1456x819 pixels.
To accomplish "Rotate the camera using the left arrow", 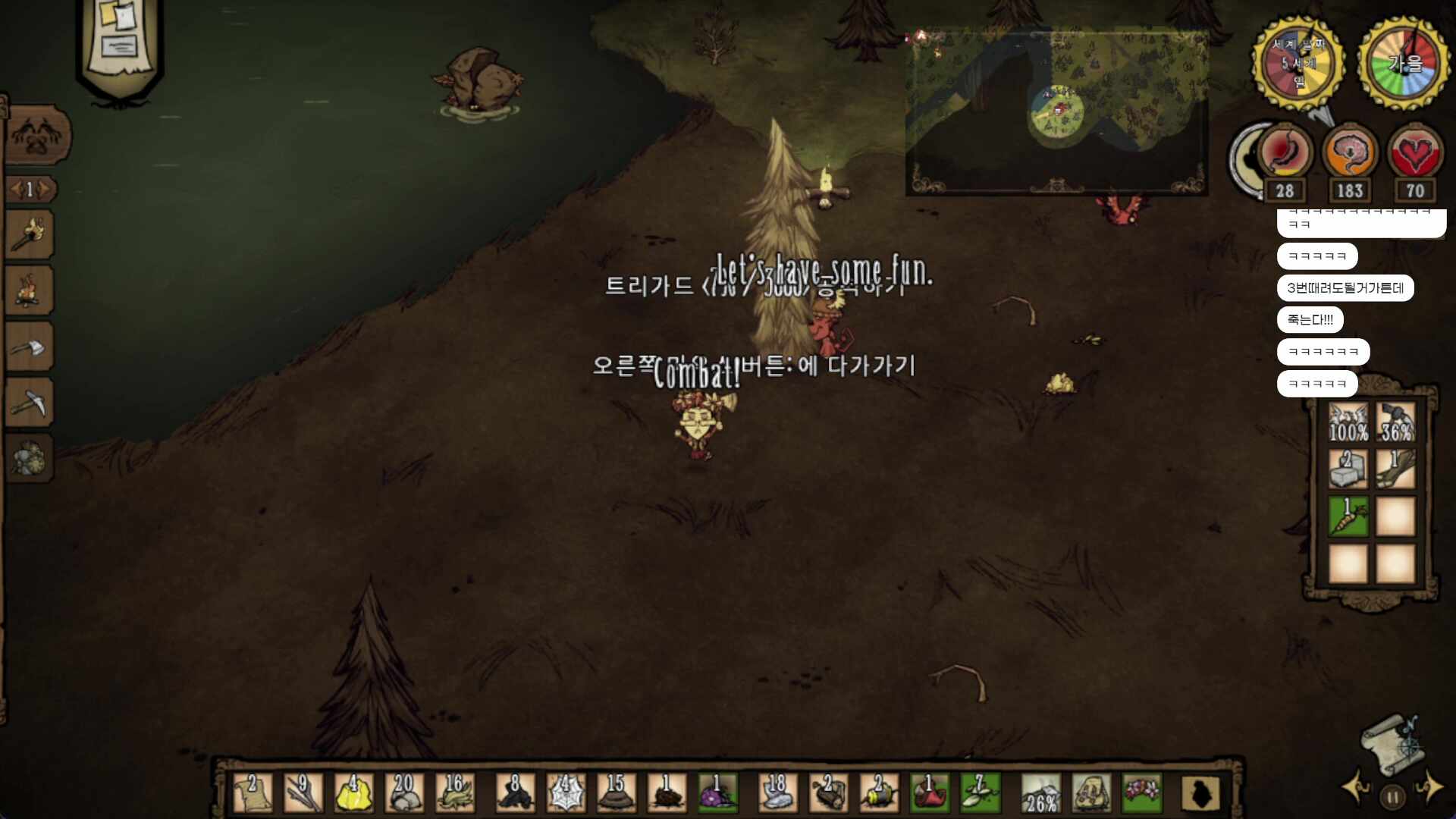I will pos(1355,787).
